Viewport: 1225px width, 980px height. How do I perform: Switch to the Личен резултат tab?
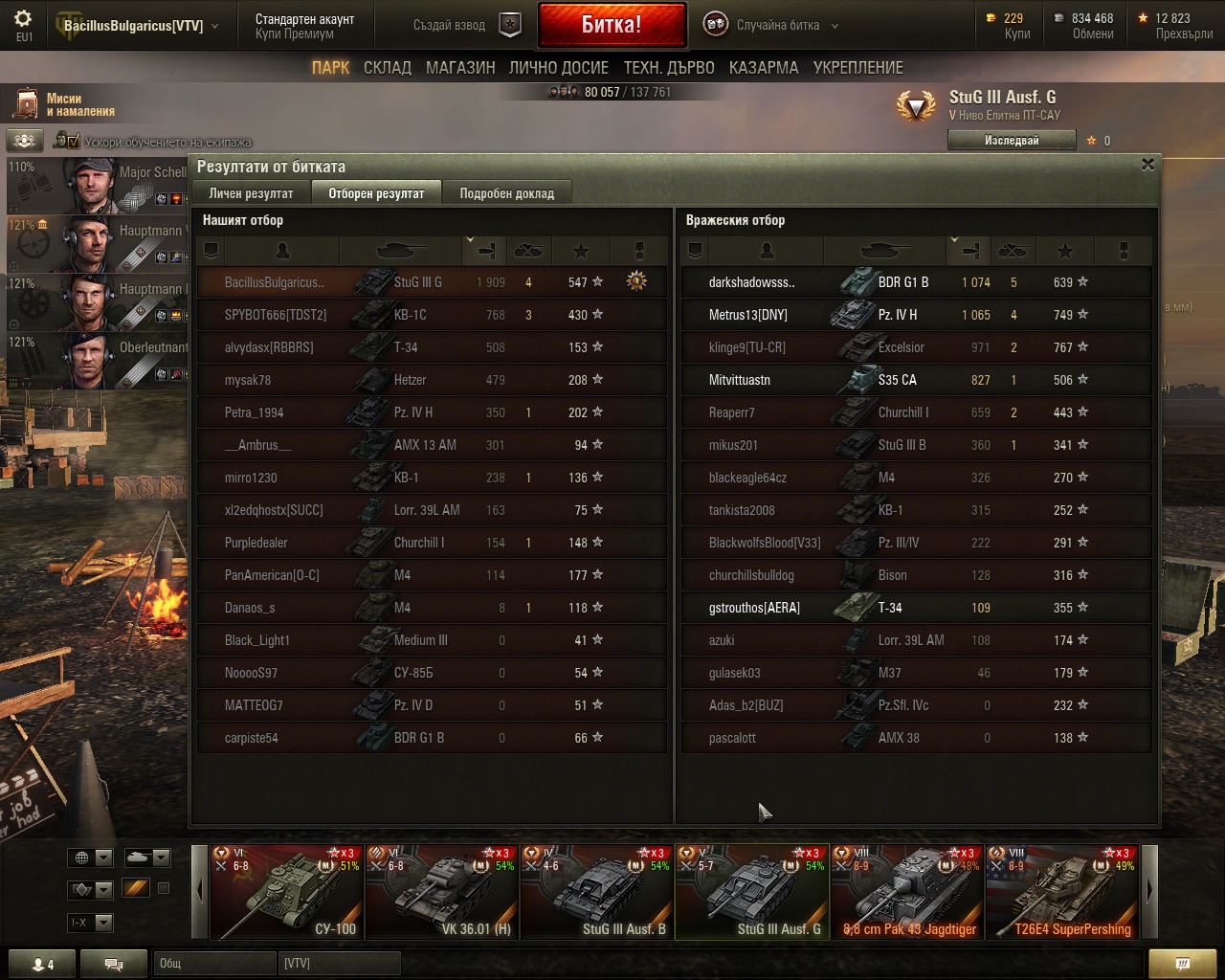[x=251, y=193]
